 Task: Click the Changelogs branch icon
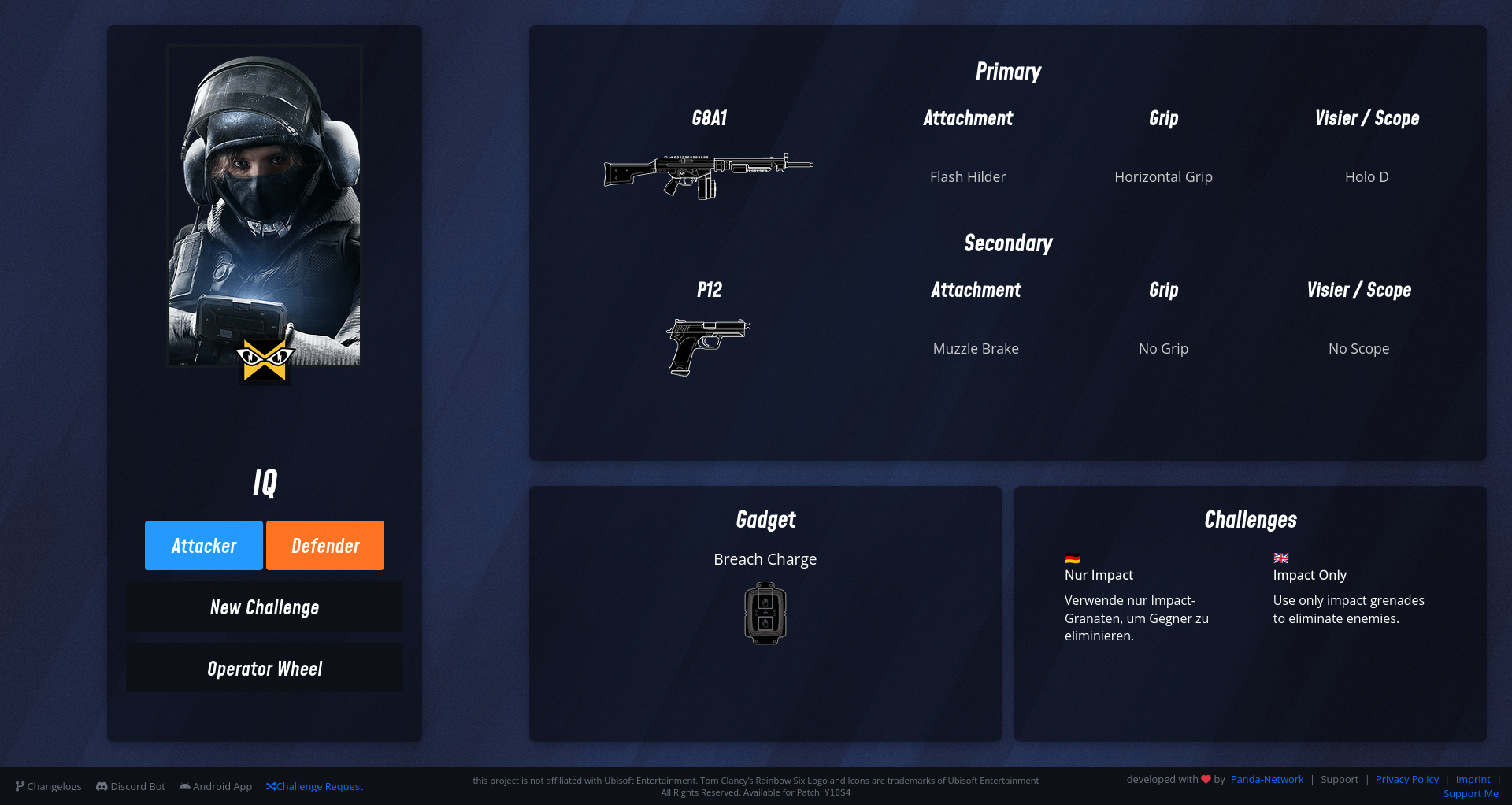[x=21, y=786]
